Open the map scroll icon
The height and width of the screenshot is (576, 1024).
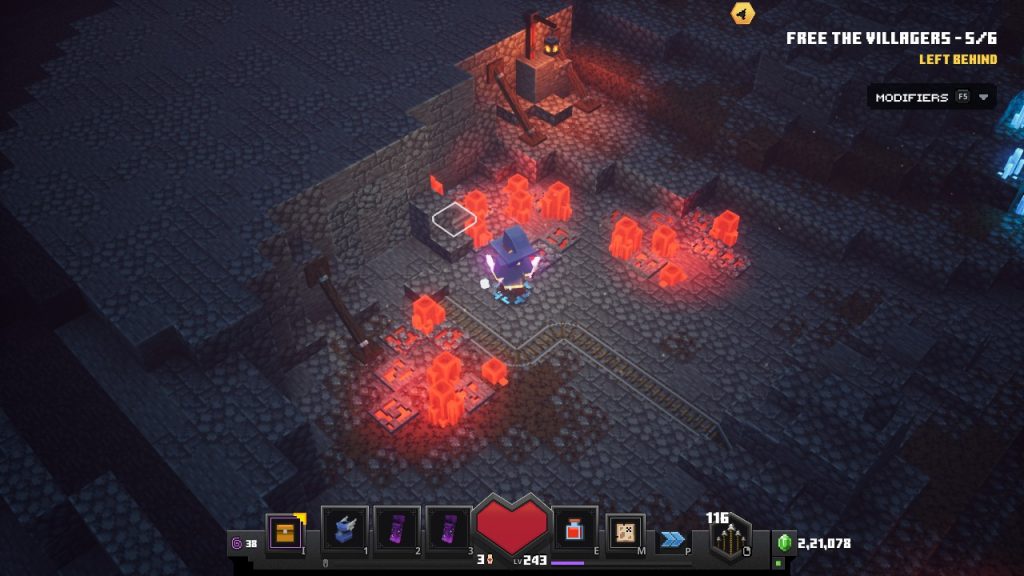coord(625,532)
